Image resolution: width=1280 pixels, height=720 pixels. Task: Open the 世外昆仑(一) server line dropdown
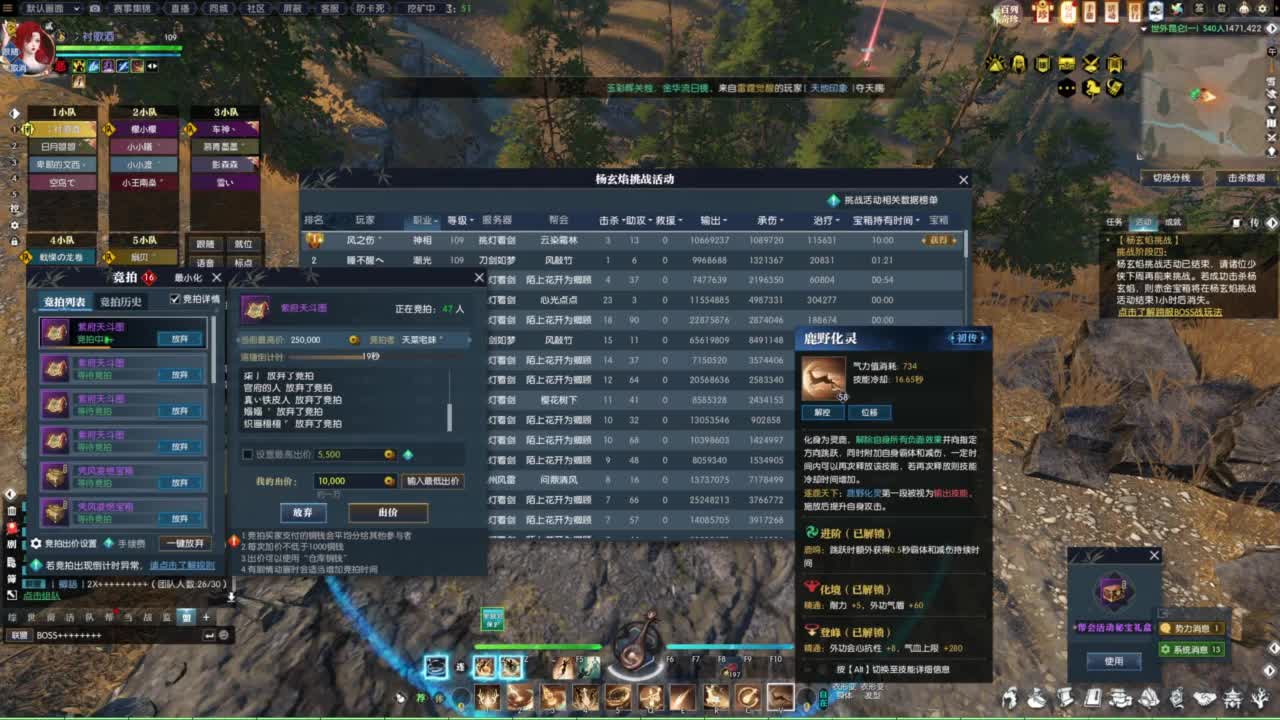pyautogui.click(x=1143, y=28)
